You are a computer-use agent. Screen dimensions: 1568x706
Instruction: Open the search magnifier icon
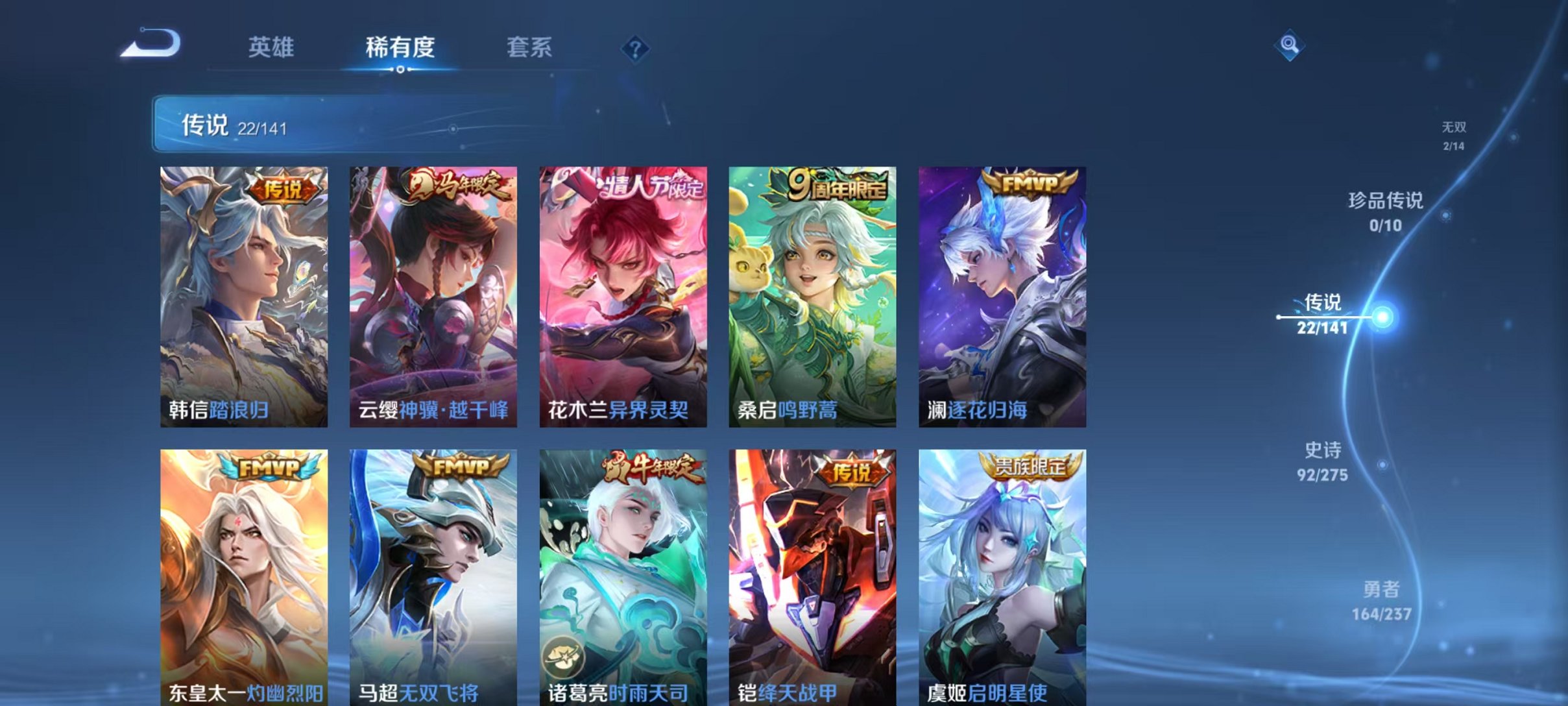[1291, 45]
